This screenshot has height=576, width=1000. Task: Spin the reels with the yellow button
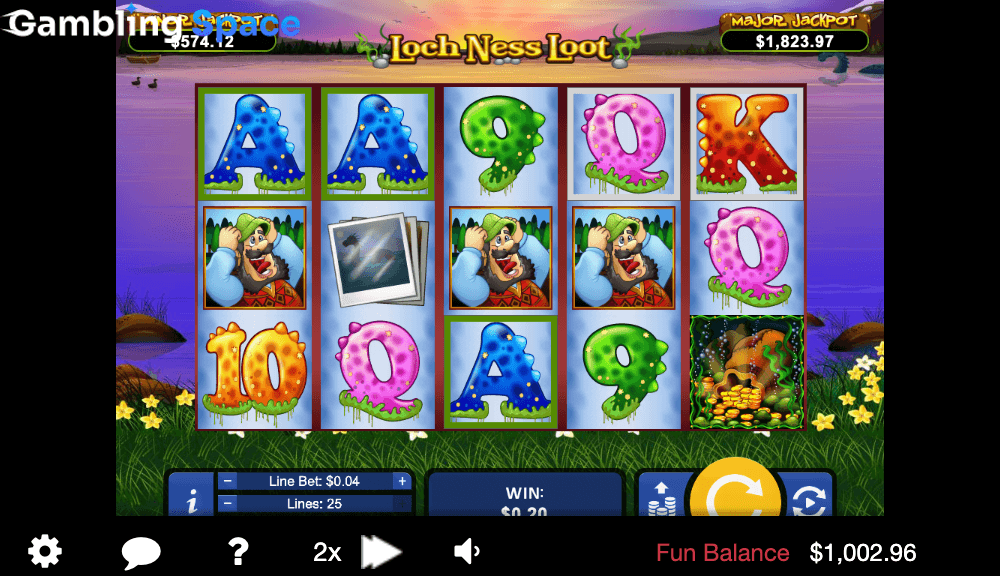pyautogui.click(x=734, y=490)
